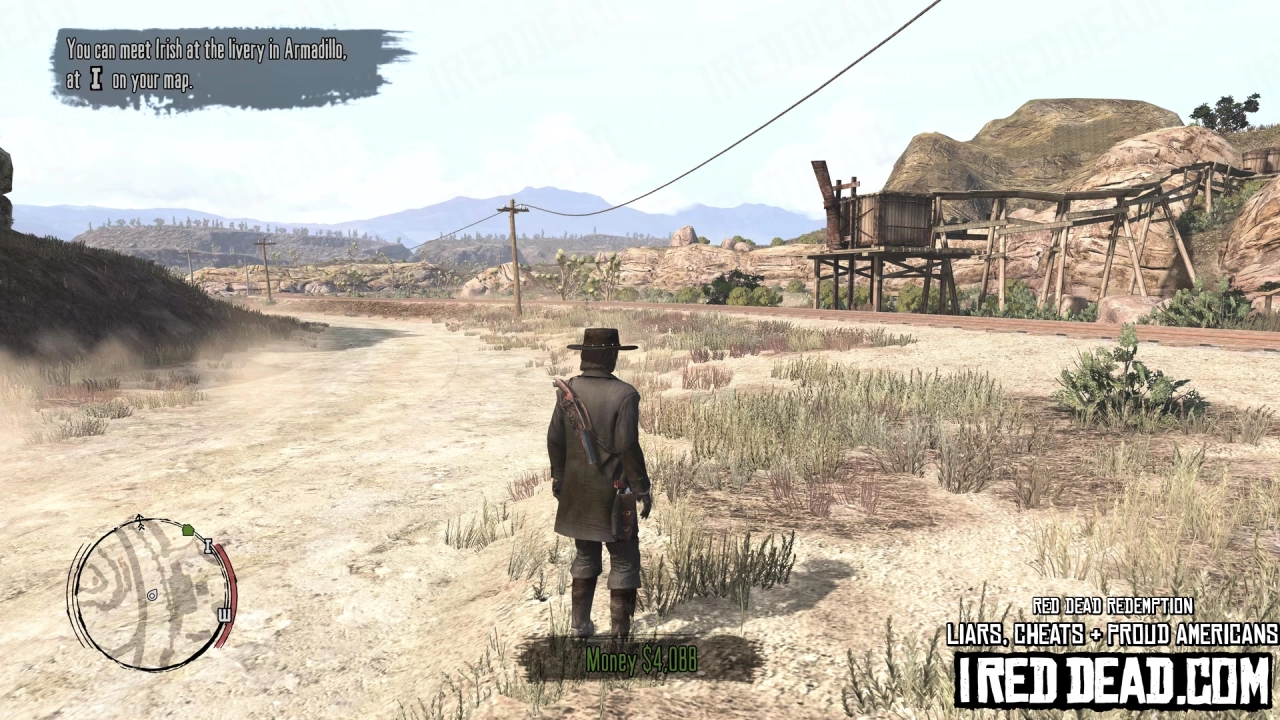
Task: Click the north compass arrow atop the minimap
Action: point(139,519)
